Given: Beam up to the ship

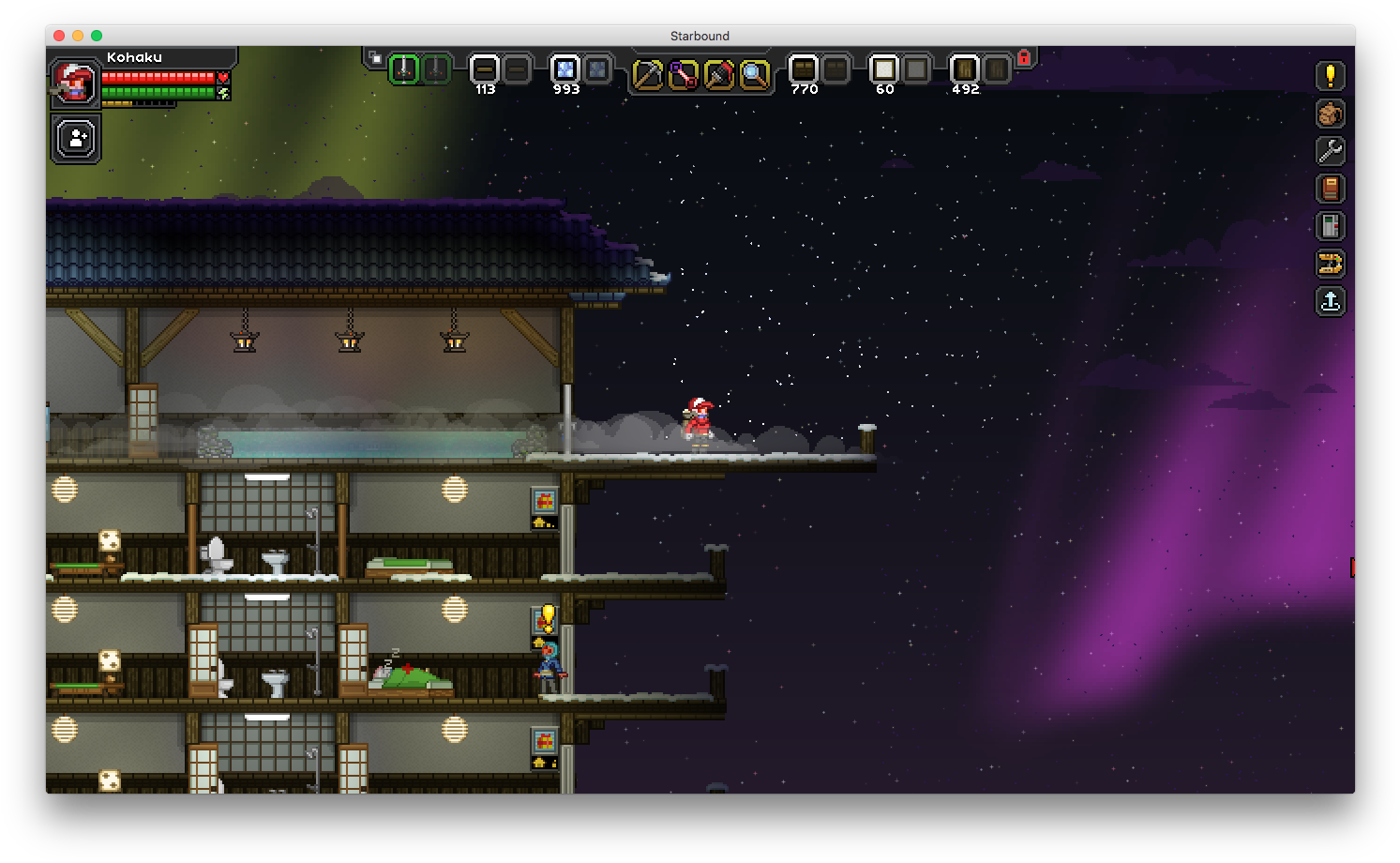Looking at the screenshot, I should pos(1330,301).
